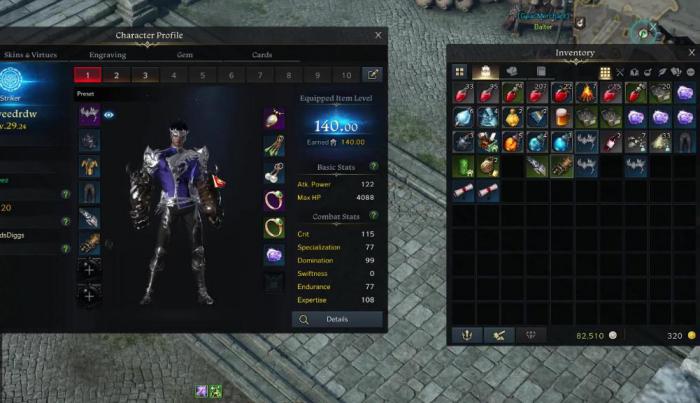The image size is (700, 403).
Task: Open the stats Details button
Action: [x=338, y=319]
